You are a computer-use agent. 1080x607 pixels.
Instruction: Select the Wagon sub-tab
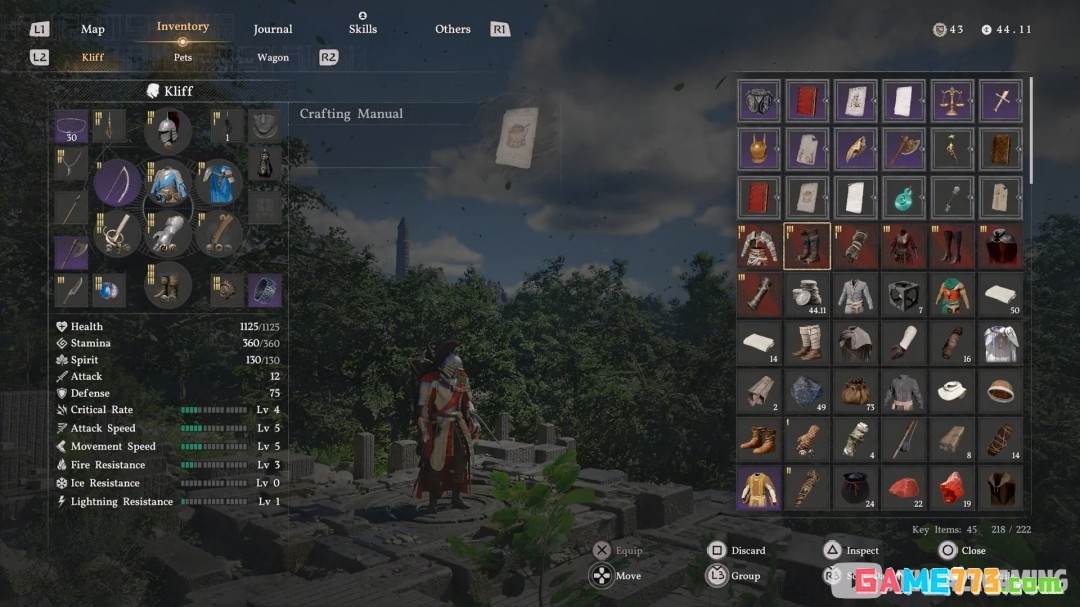click(273, 58)
